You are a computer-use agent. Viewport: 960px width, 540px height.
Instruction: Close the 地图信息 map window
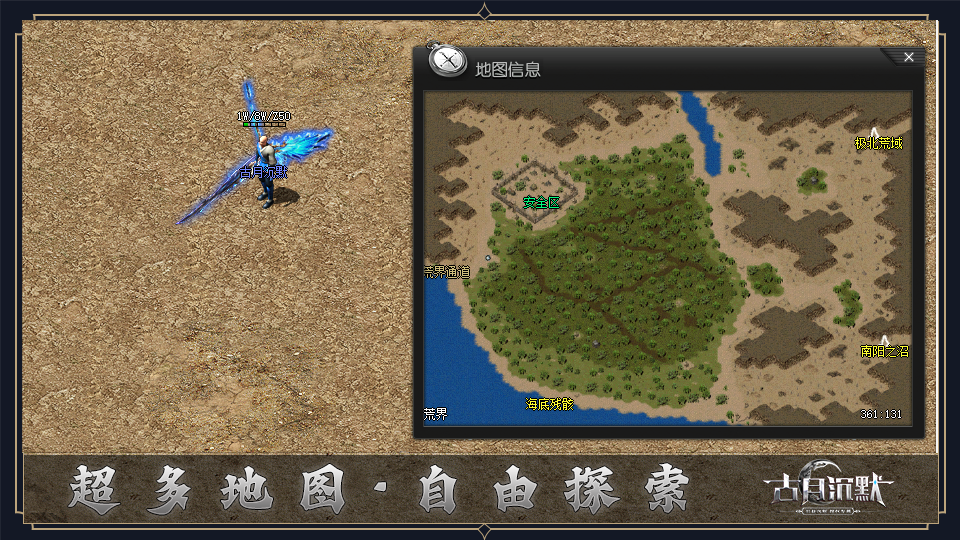click(908, 57)
